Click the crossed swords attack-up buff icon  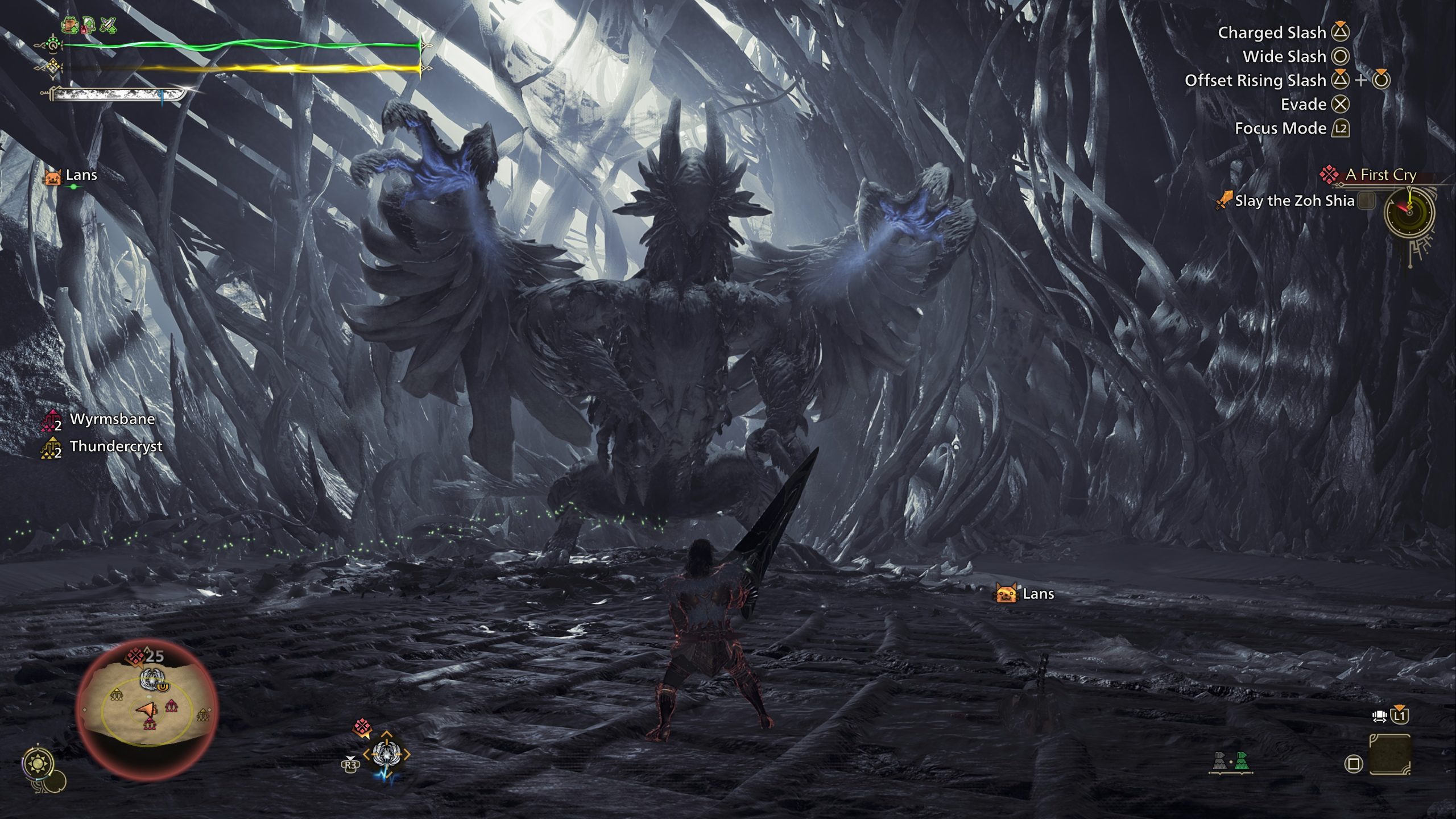pyautogui.click(x=108, y=25)
